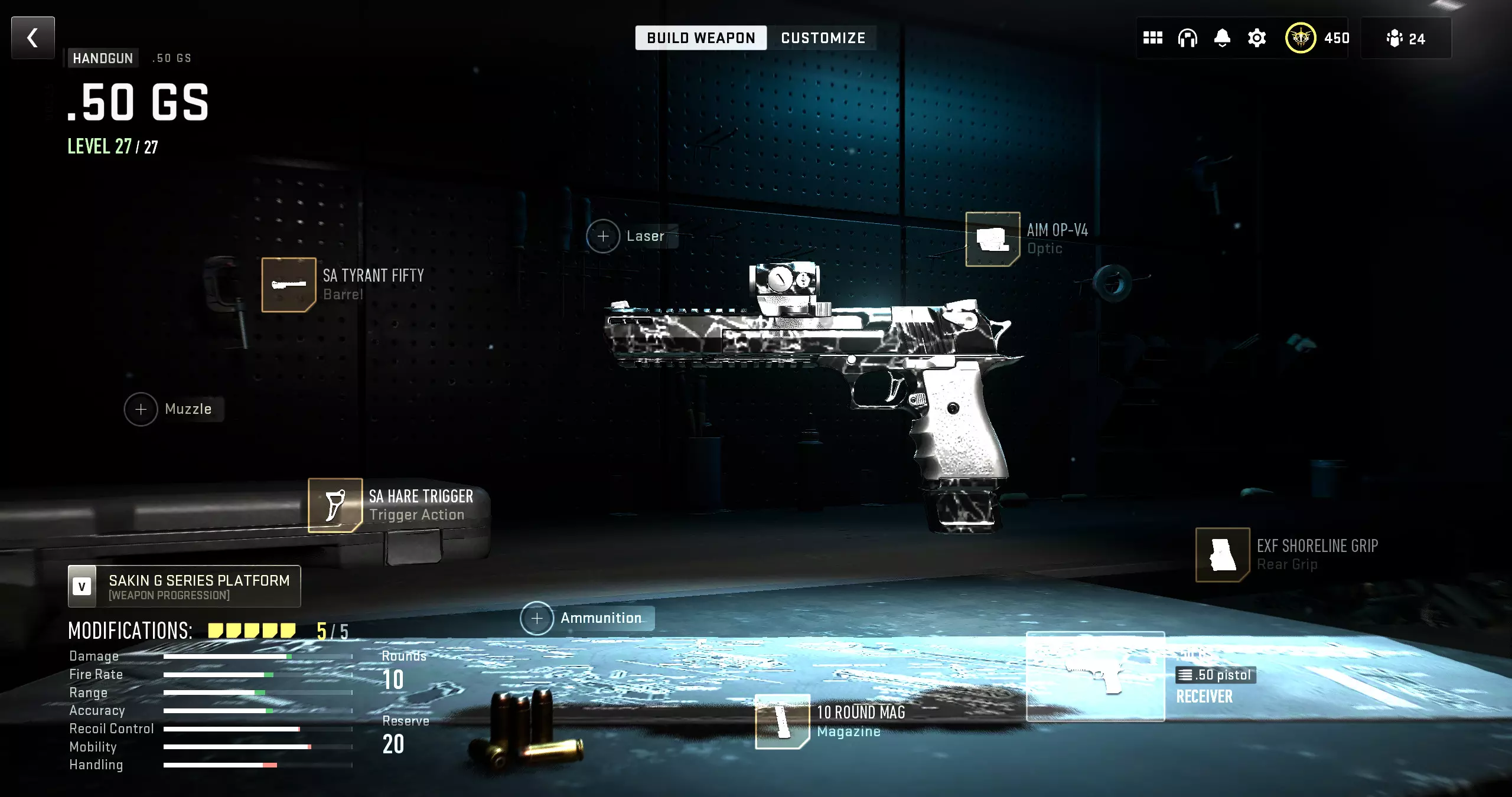
Task: Open settings with the gear icon
Action: coord(1257,38)
